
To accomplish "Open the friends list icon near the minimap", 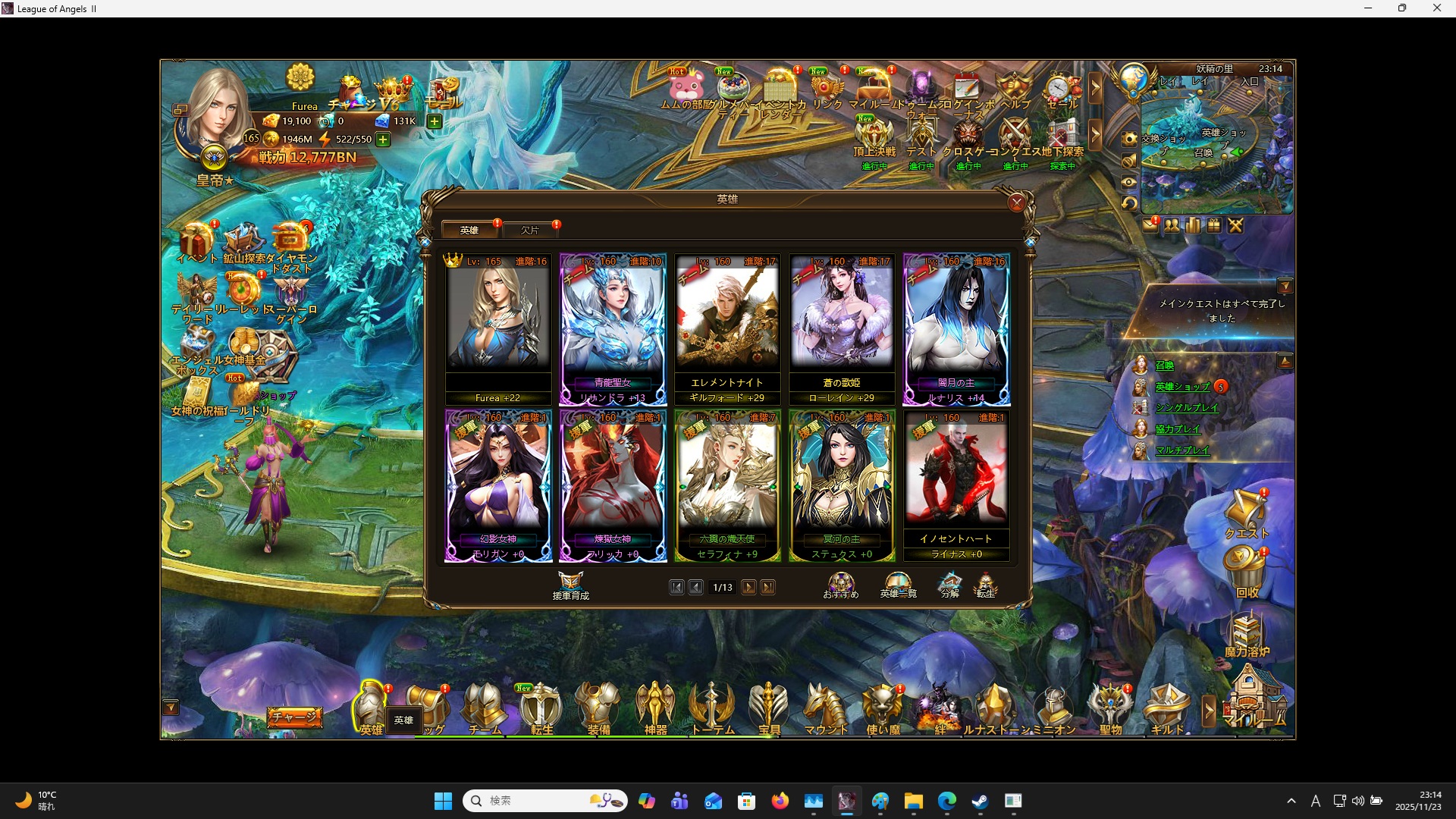I will pos(1173,225).
